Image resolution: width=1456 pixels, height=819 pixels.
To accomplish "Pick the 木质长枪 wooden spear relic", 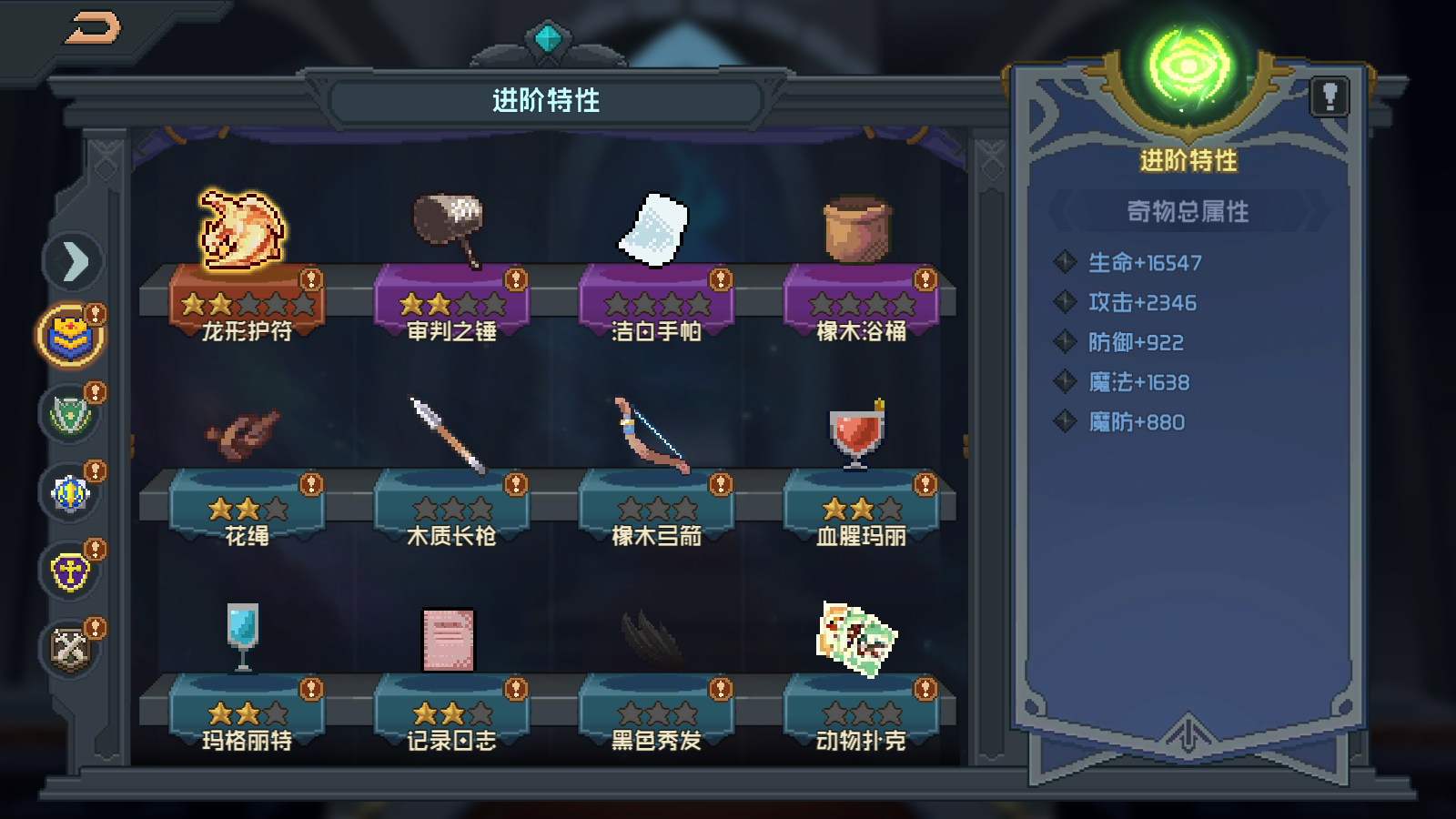I will click(x=450, y=435).
